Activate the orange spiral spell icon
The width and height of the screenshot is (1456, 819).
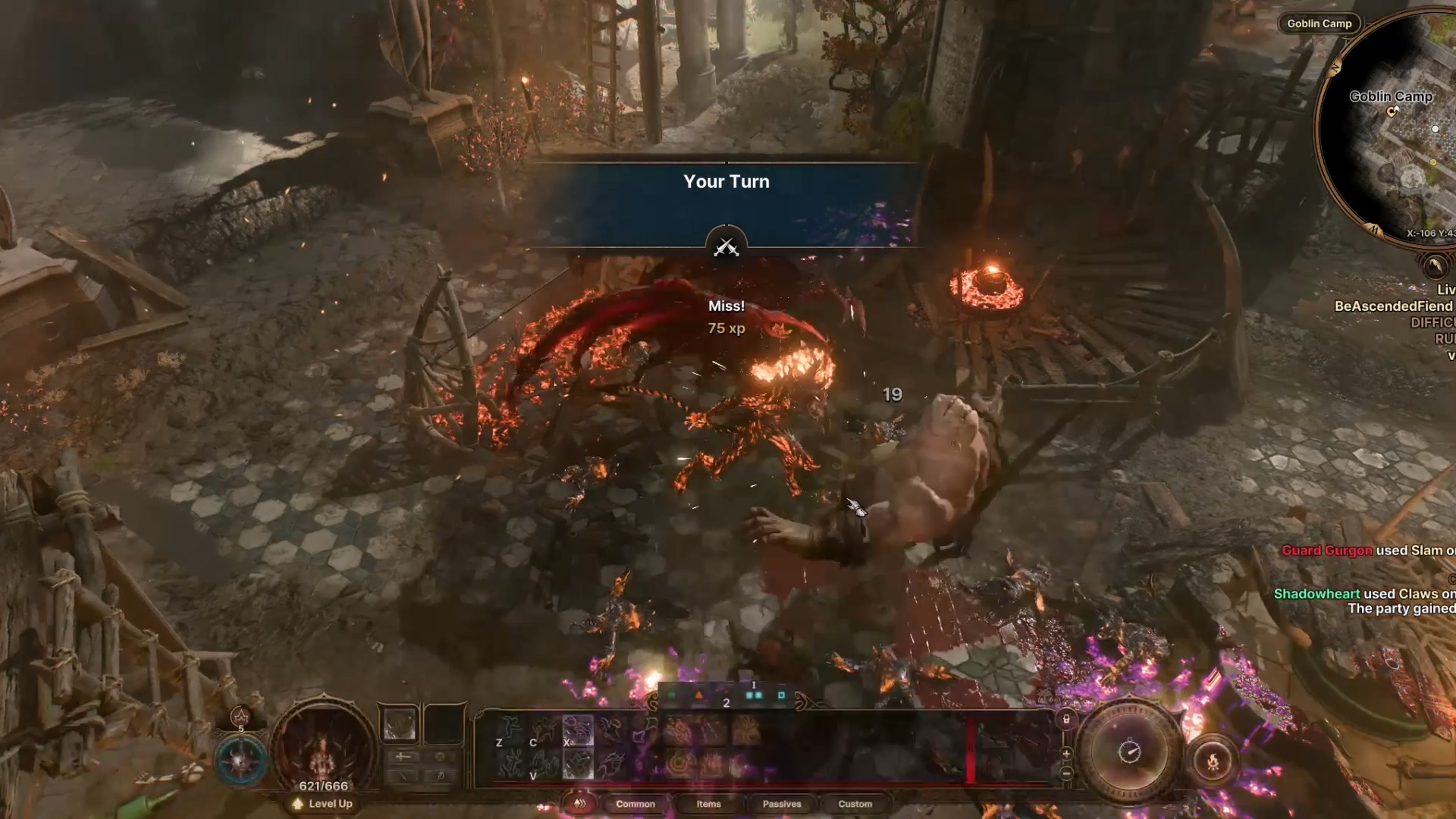pos(679,764)
